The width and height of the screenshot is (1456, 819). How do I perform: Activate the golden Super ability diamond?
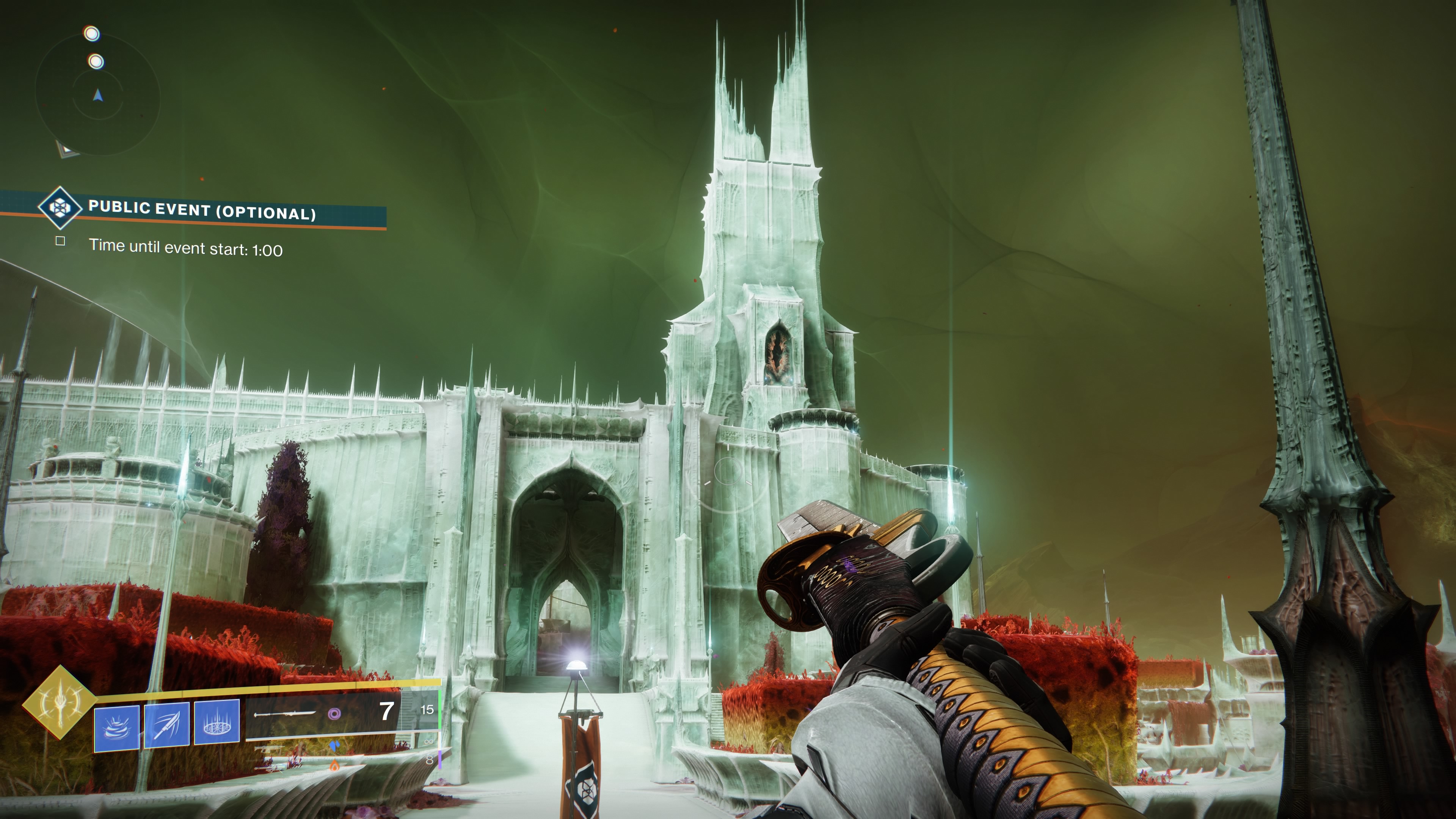60,701
